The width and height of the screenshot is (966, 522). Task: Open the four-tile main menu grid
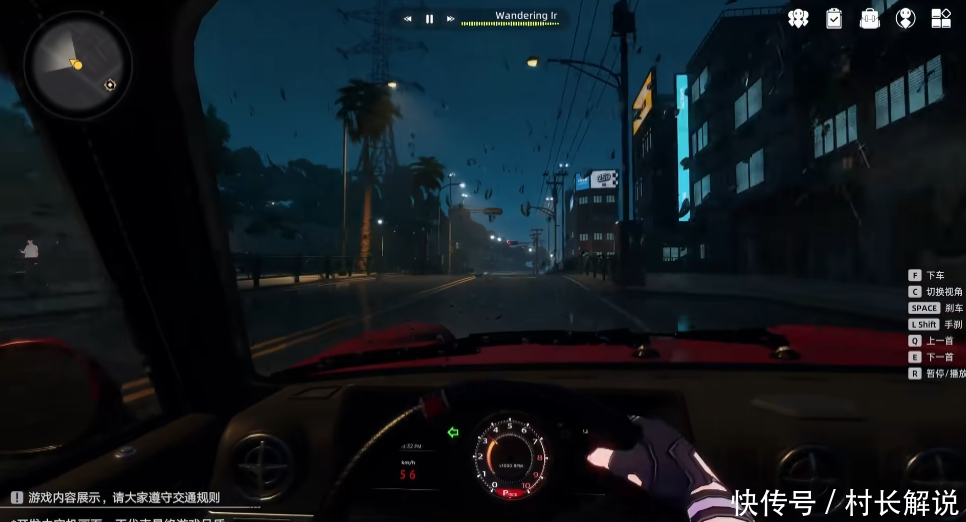point(941,18)
